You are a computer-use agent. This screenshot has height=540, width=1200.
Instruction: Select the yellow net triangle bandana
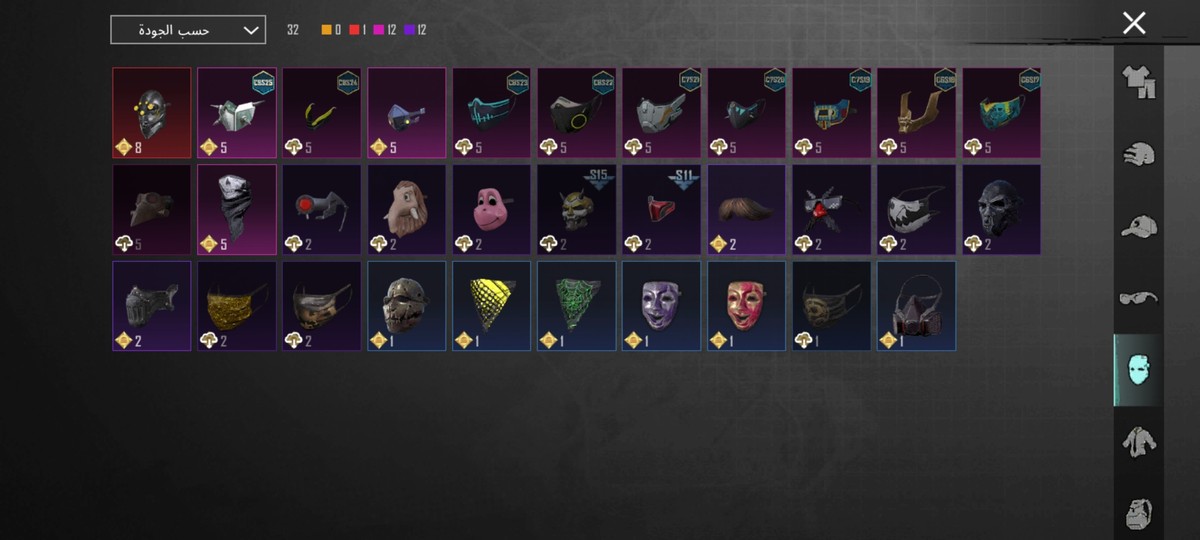(x=491, y=305)
